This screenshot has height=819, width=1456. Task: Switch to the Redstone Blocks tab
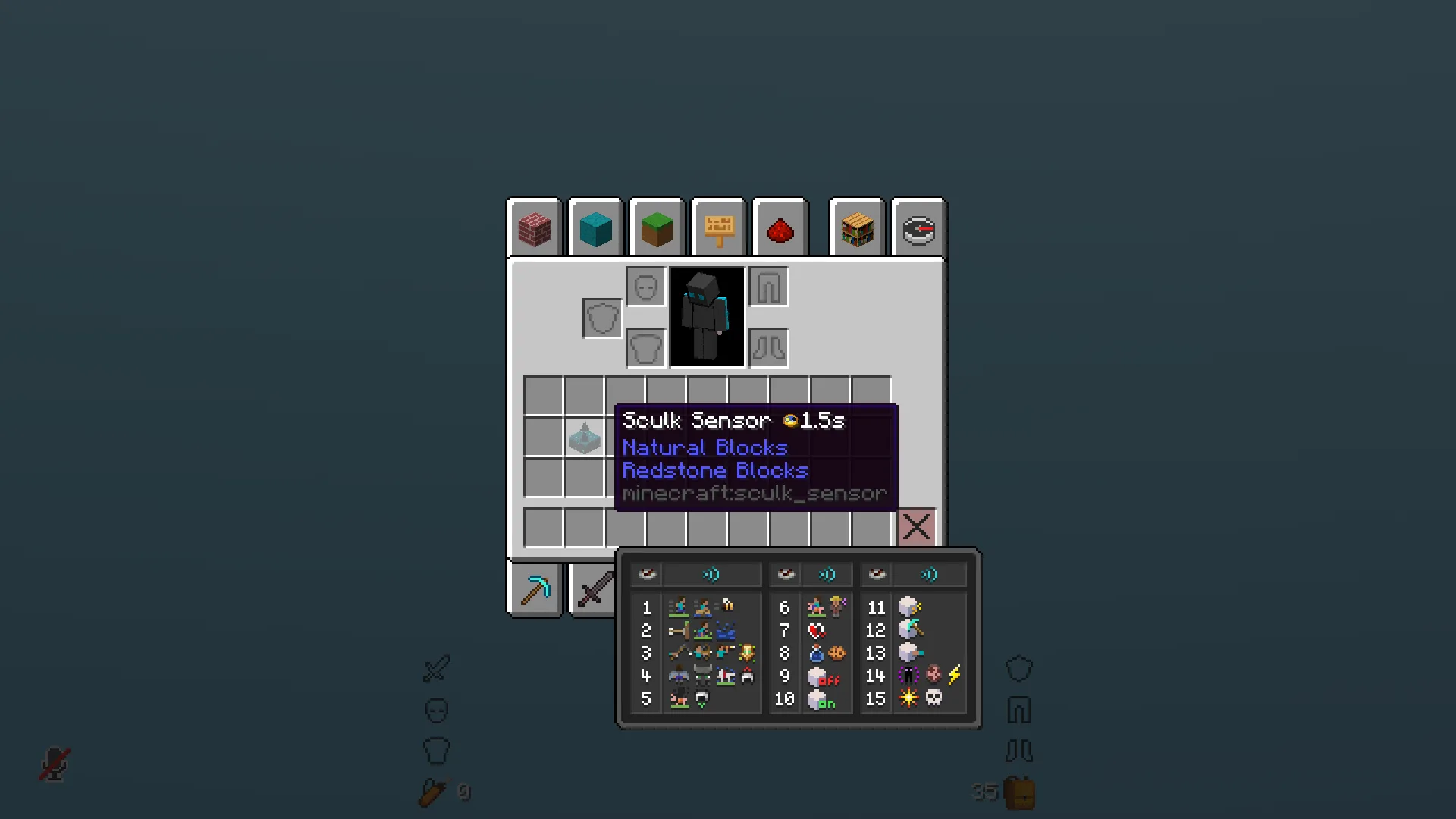(x=780, y=227)
